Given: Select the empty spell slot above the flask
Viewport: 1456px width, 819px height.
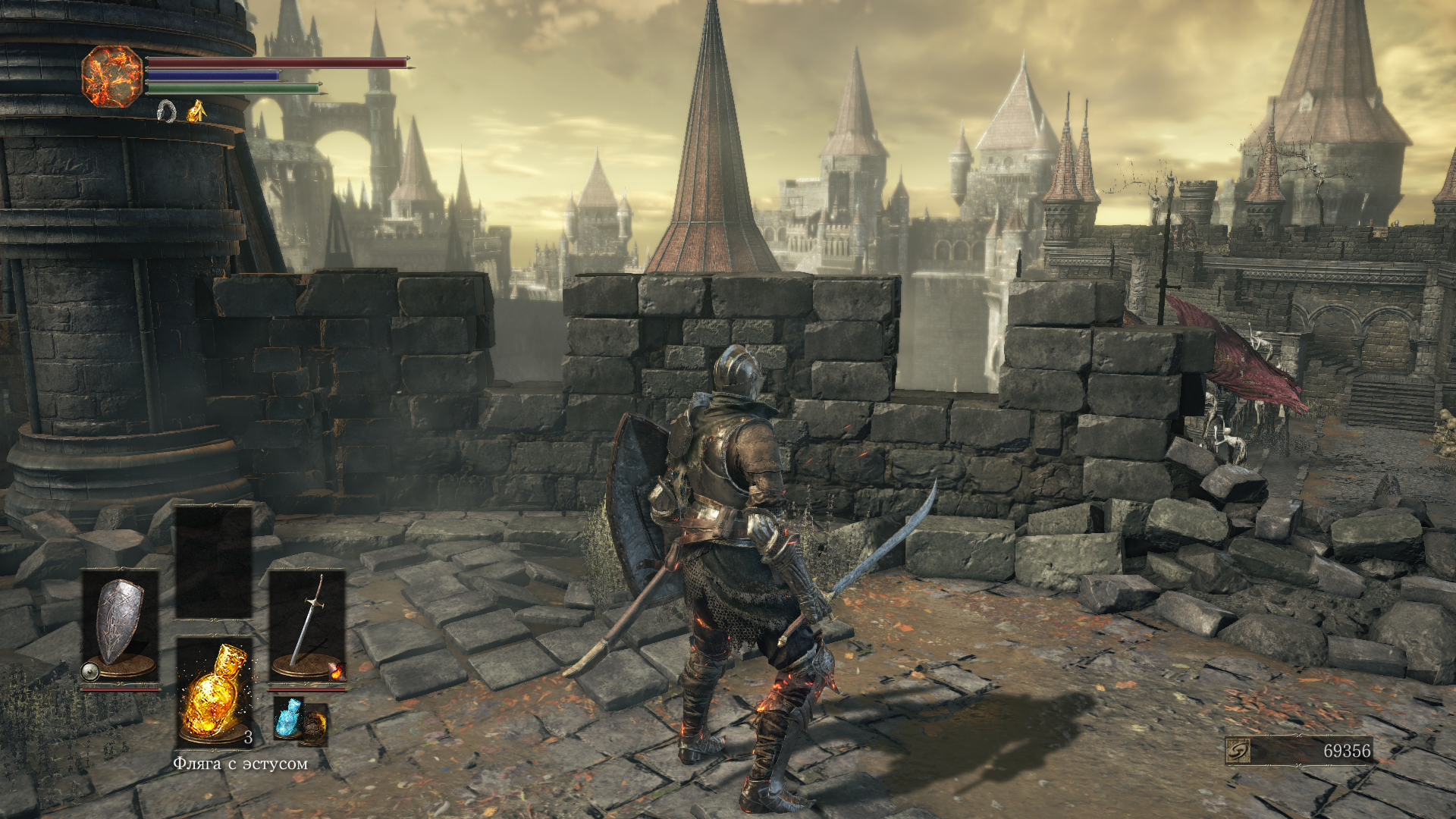Looking at the screenshot, I should [x=214, y=562].
